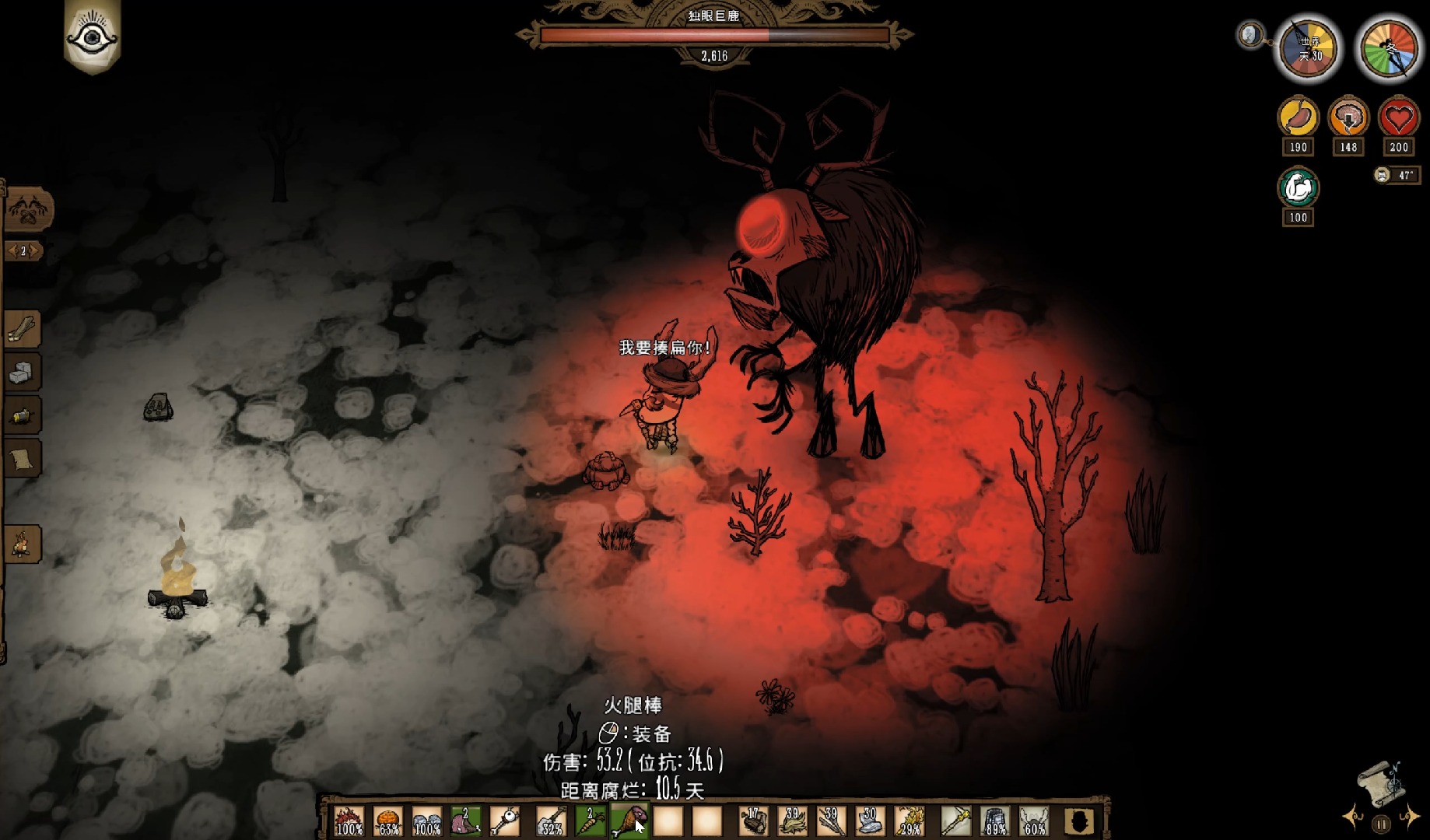
Task: Select the head slot item at 60%
Action: [1034, 821]
